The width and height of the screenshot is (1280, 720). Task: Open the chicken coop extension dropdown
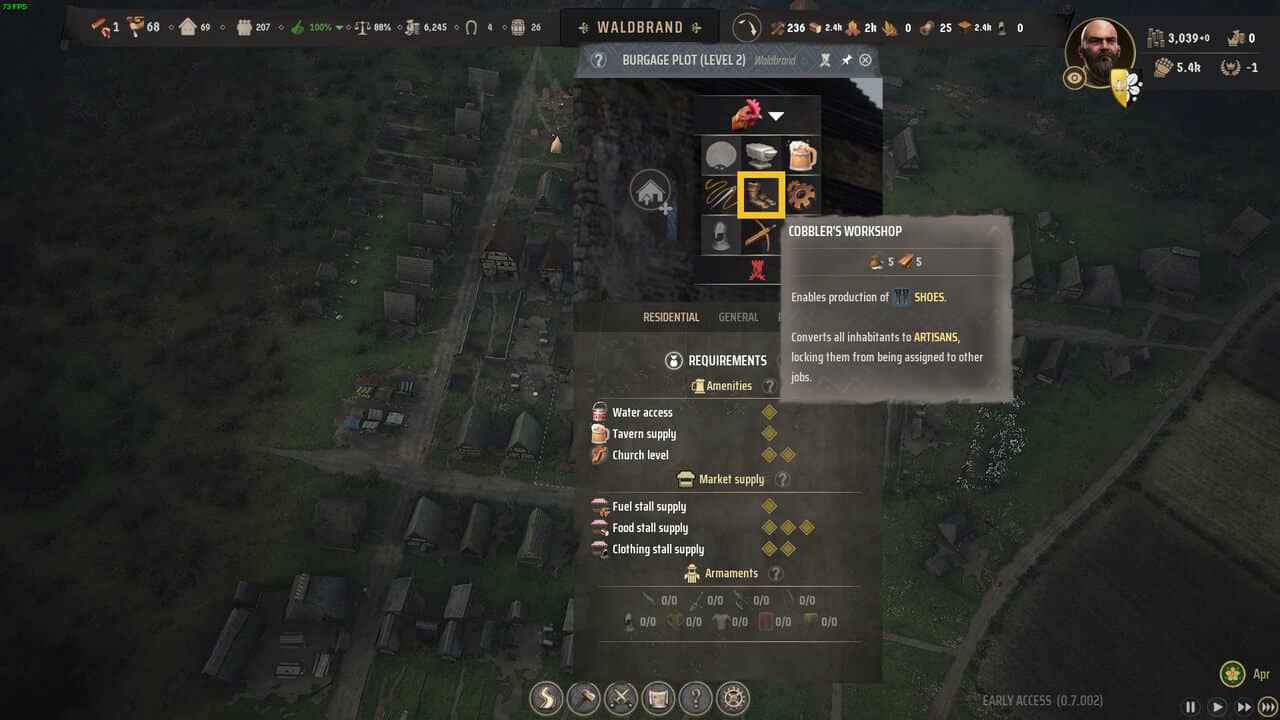click(x=760, y=115)
